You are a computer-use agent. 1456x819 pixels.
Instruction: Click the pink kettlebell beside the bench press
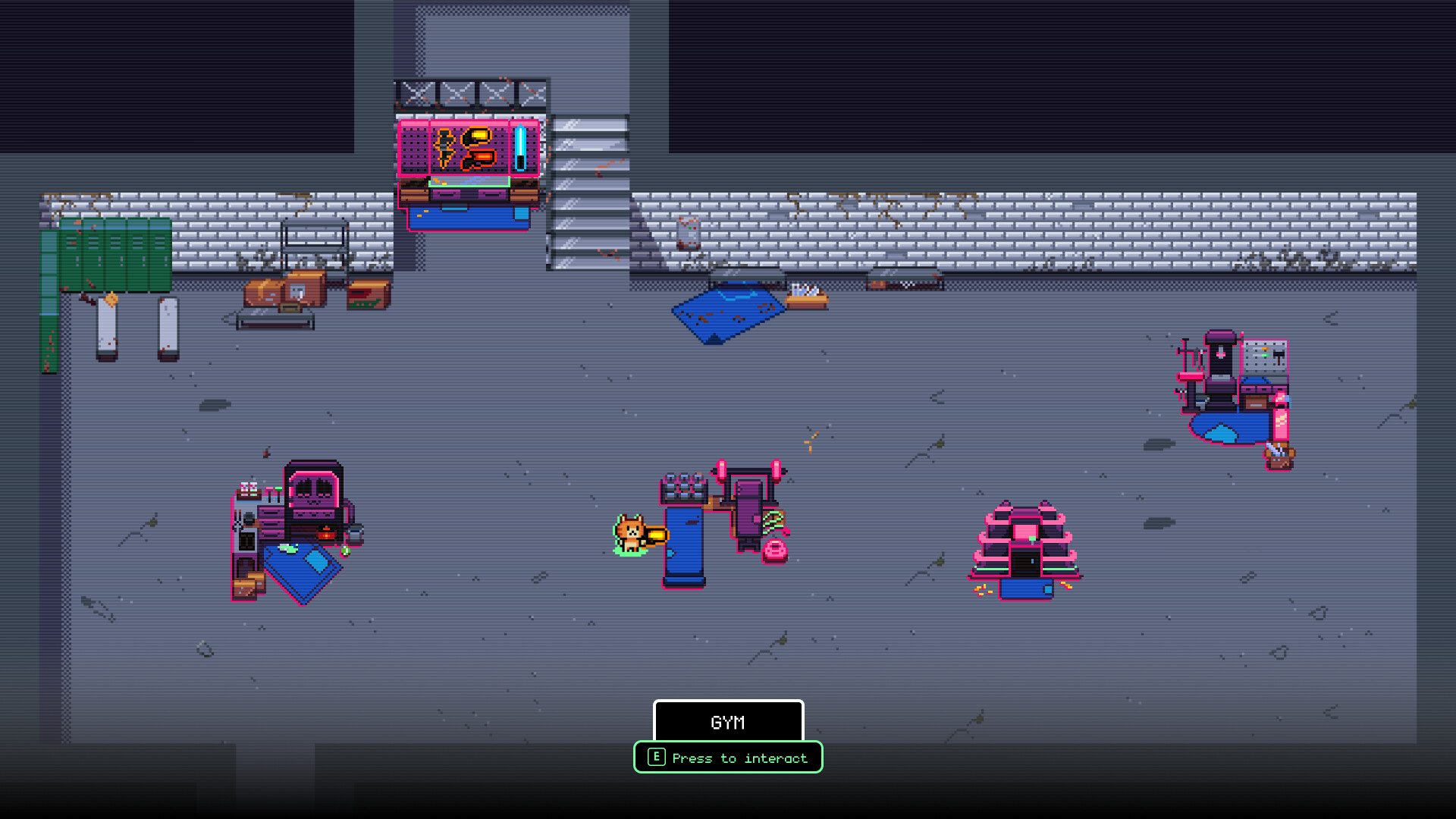(x=775, y=549)
